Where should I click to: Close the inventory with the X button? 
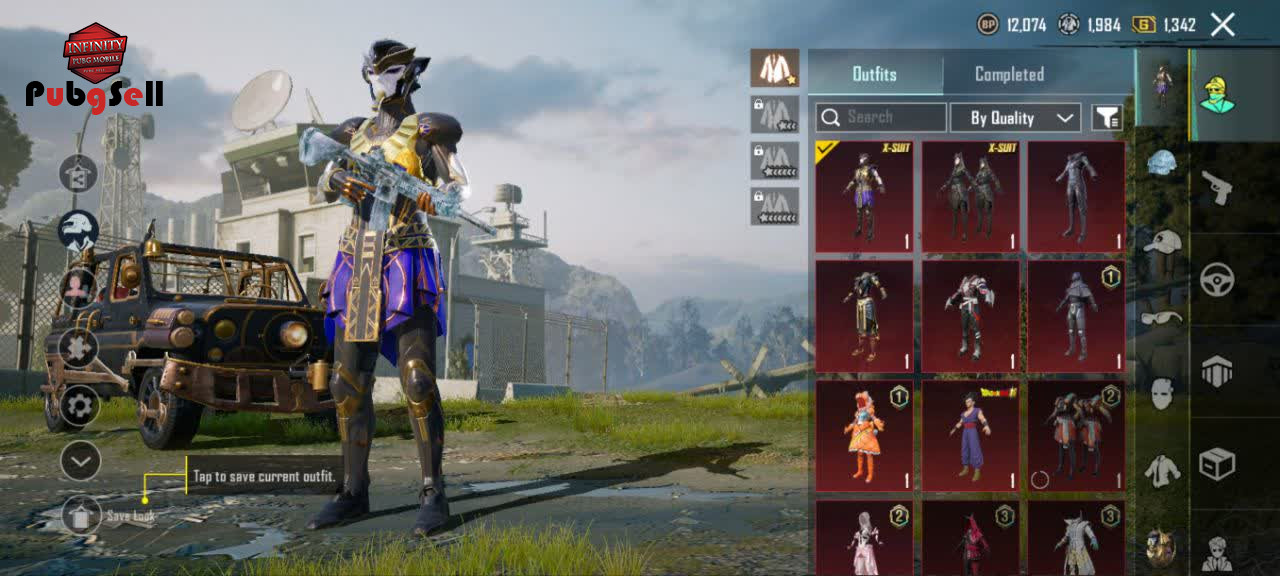(1222, 25)
